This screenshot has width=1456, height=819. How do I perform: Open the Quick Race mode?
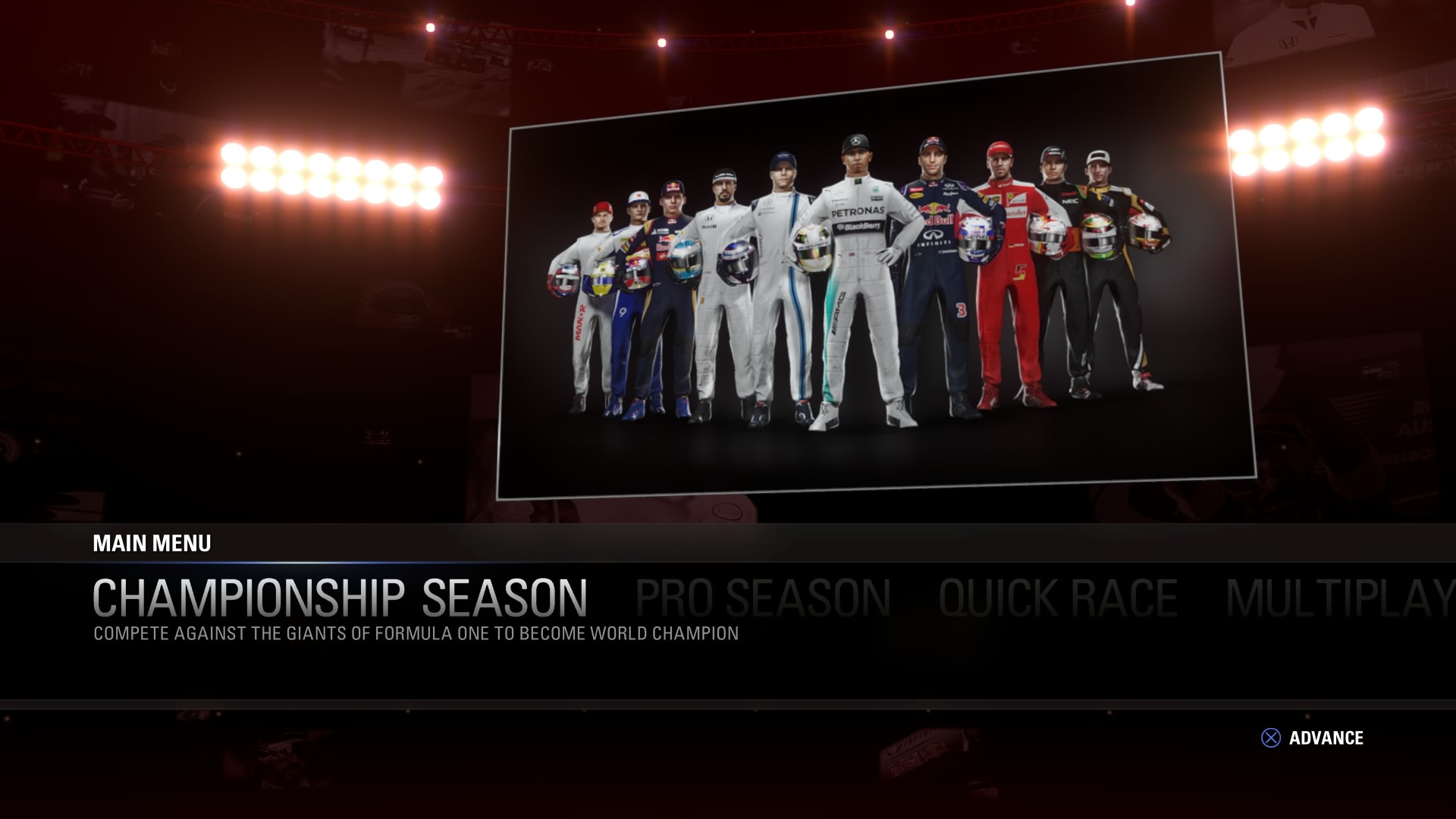pyautogui.click(x=1058, y=598)
